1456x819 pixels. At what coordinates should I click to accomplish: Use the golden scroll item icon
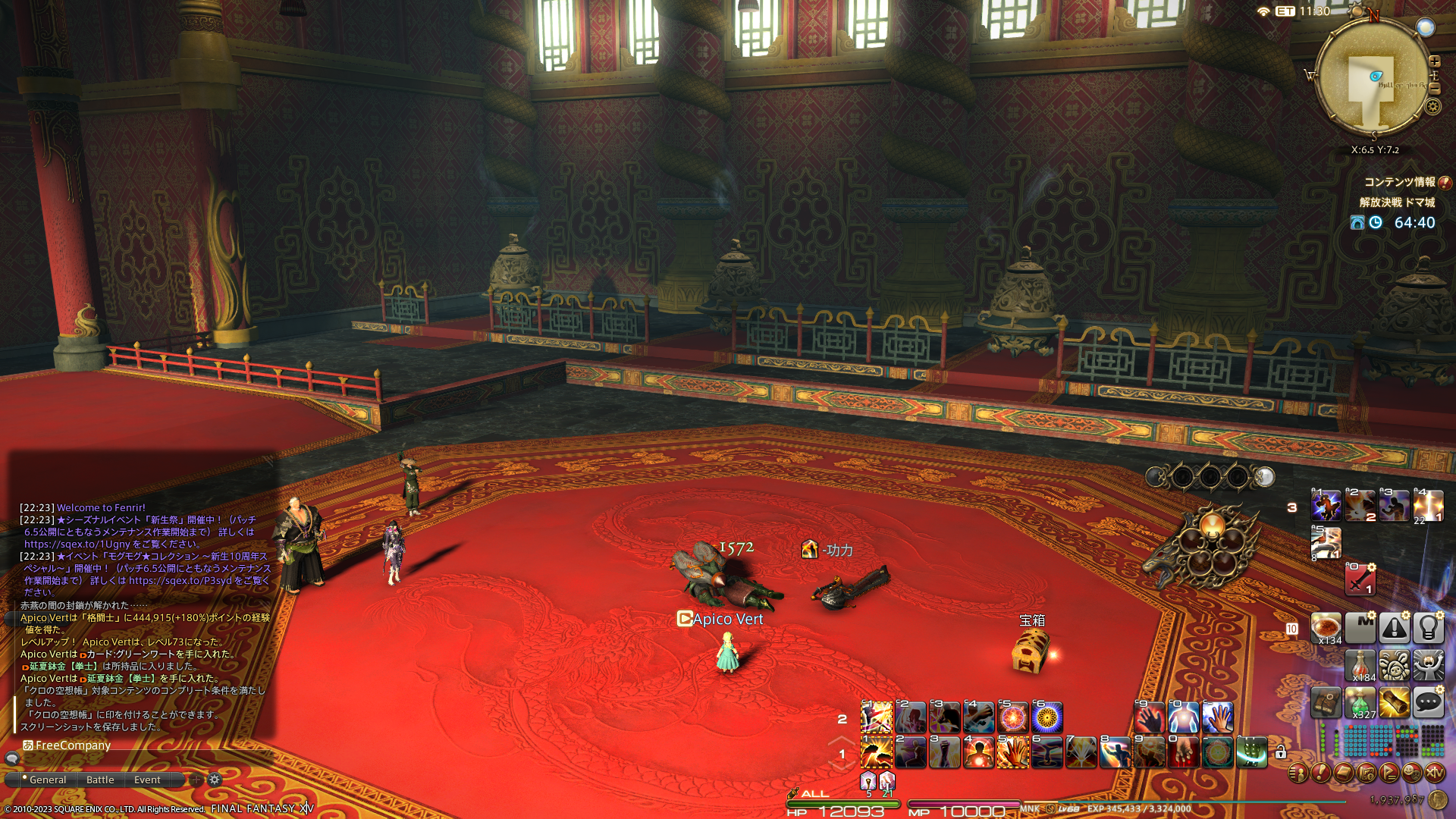pyautogui.click(x=1394, y=703)
